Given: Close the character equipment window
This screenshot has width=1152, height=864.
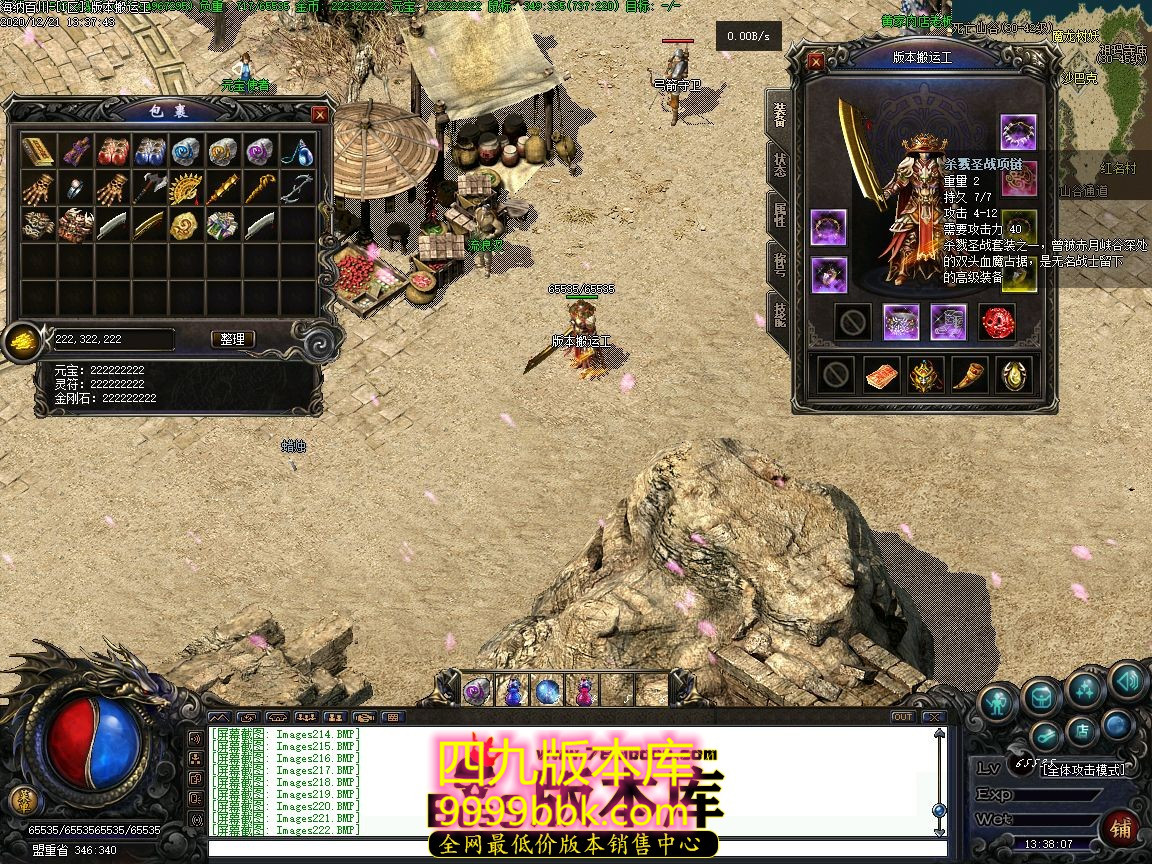Looking at the screenshot, I should click(x=816, y=62).
